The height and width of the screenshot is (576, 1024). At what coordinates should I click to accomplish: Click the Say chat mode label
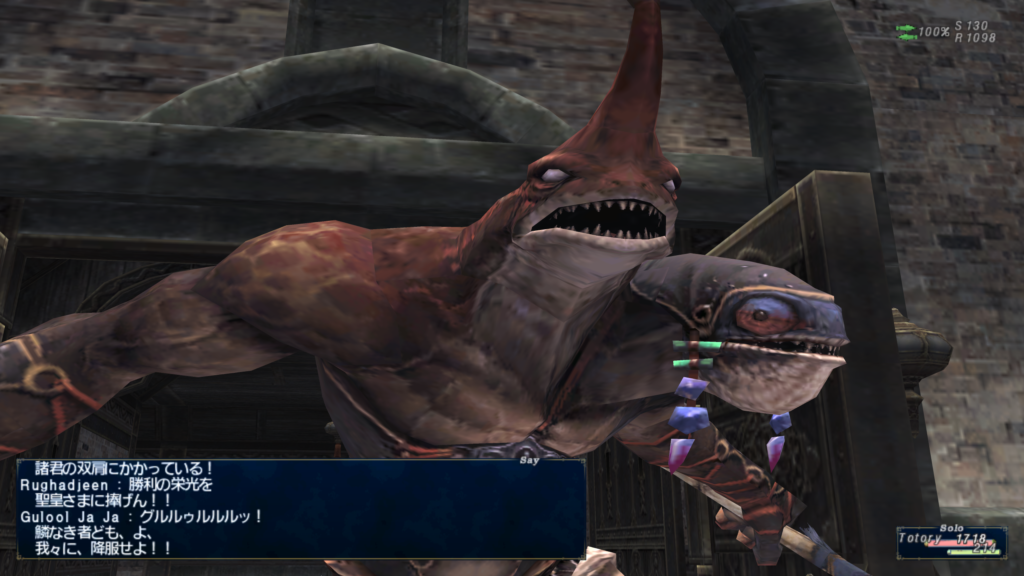click(x=530, y=461)
